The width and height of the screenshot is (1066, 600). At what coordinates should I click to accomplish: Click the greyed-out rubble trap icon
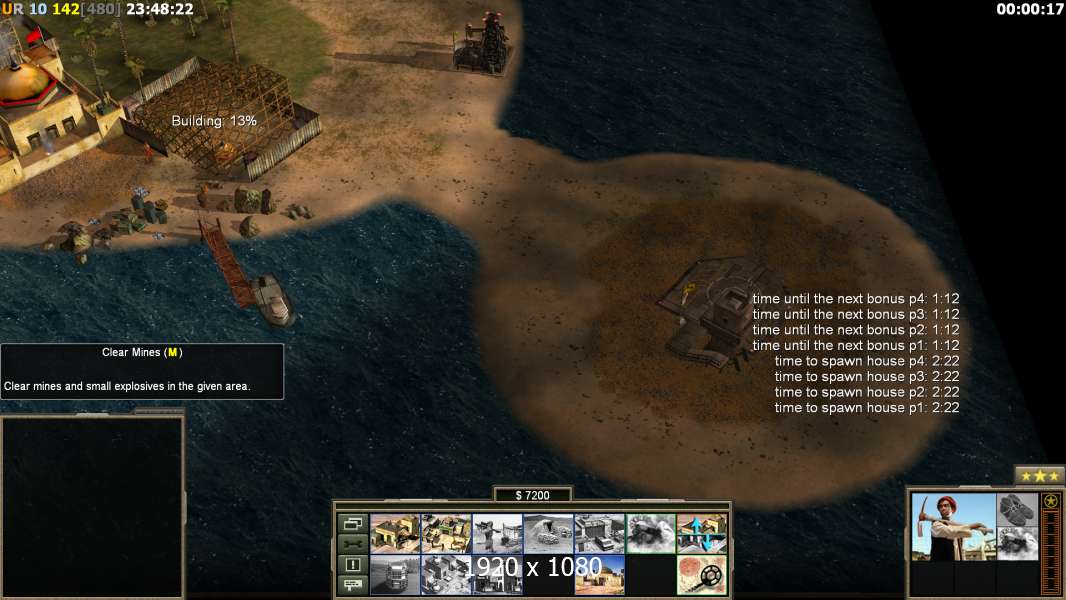tap(650, 534)
